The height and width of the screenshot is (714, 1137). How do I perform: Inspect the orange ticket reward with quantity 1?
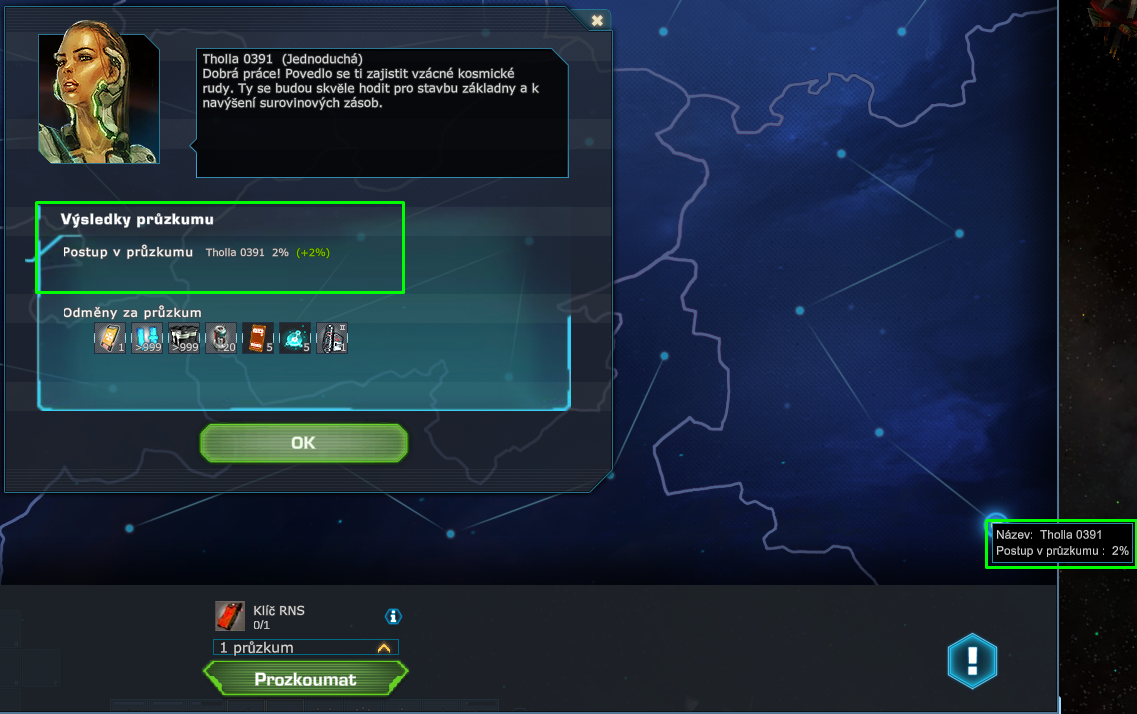click(x=110, y=338)
